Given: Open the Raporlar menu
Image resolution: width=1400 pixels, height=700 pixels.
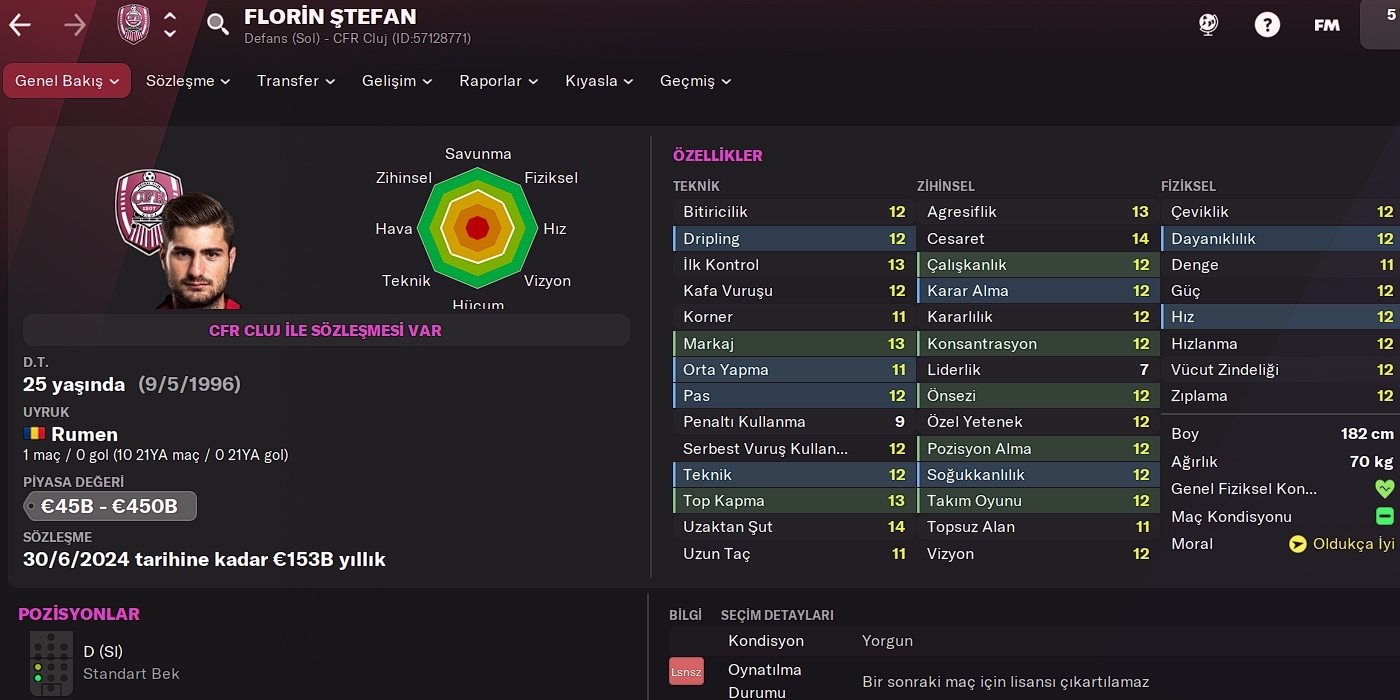Looking at the screenshot, I should (499, 81).
